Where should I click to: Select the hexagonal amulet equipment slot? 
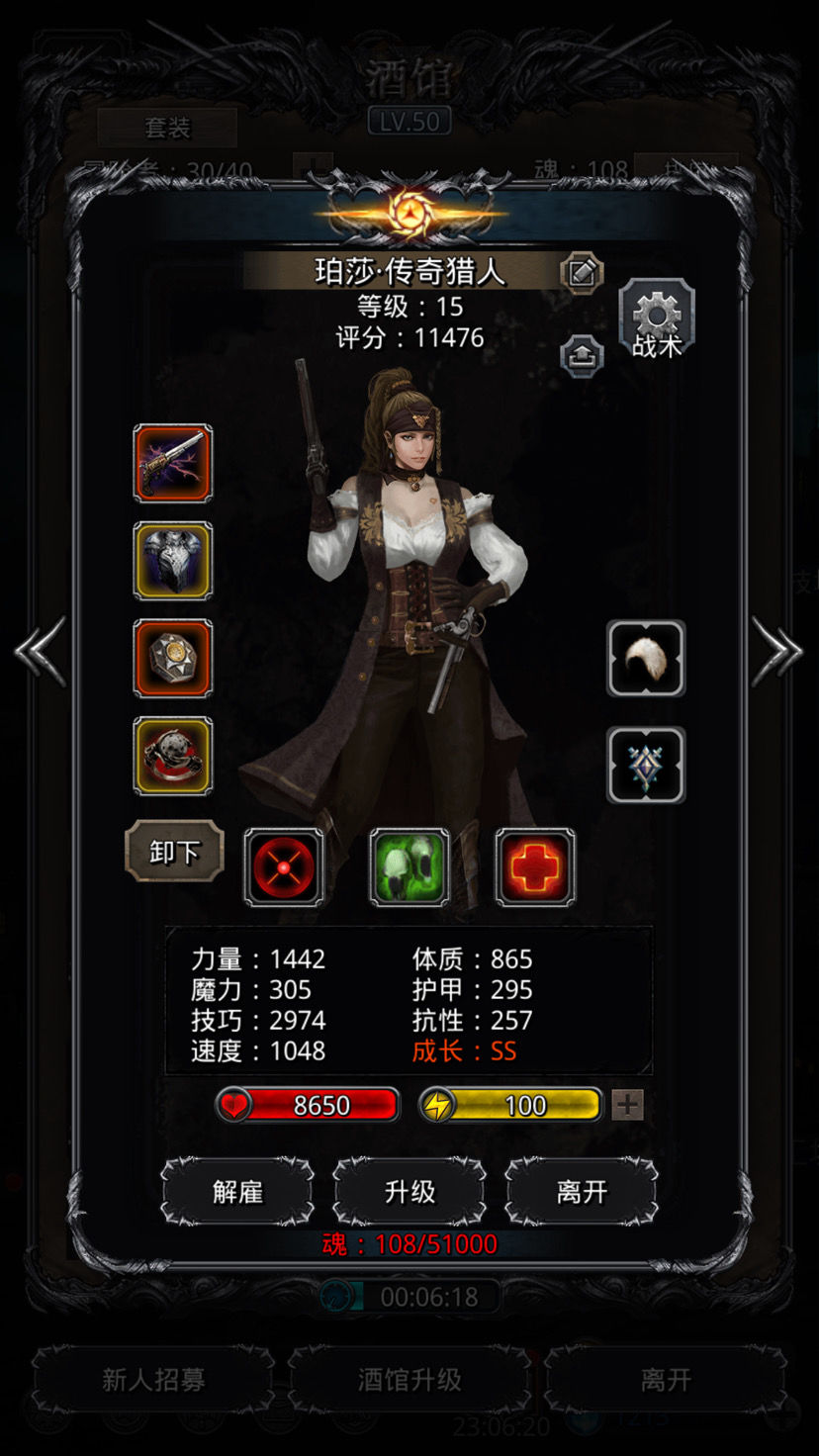click(173, 659)
